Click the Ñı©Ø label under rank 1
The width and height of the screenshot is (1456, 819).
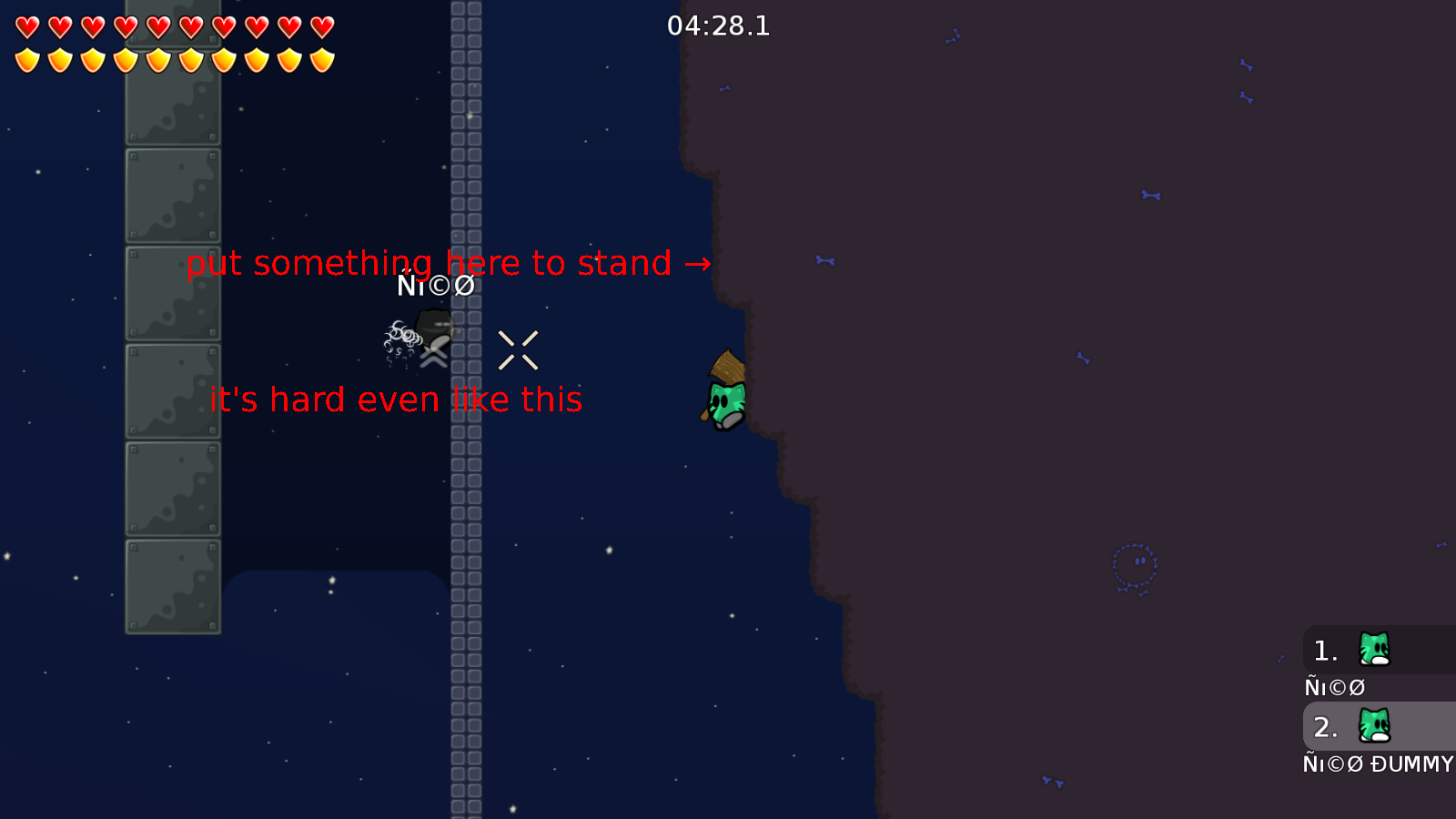(x=1334, y=687)
